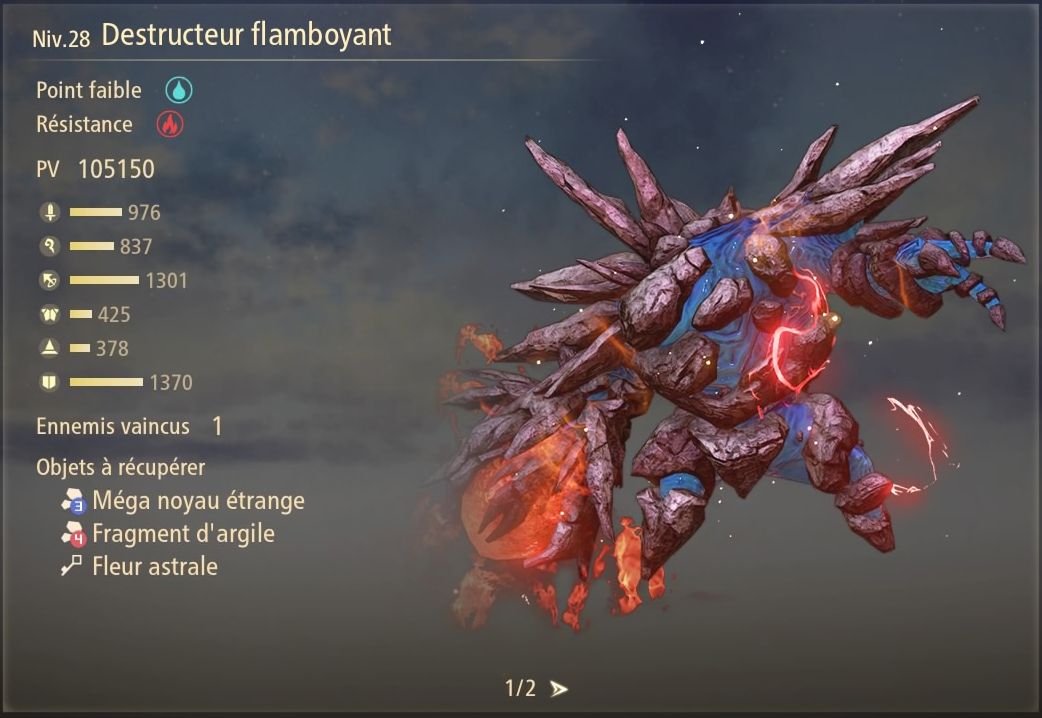
Task: Go to the next page arrow
Action: (559, 688)
